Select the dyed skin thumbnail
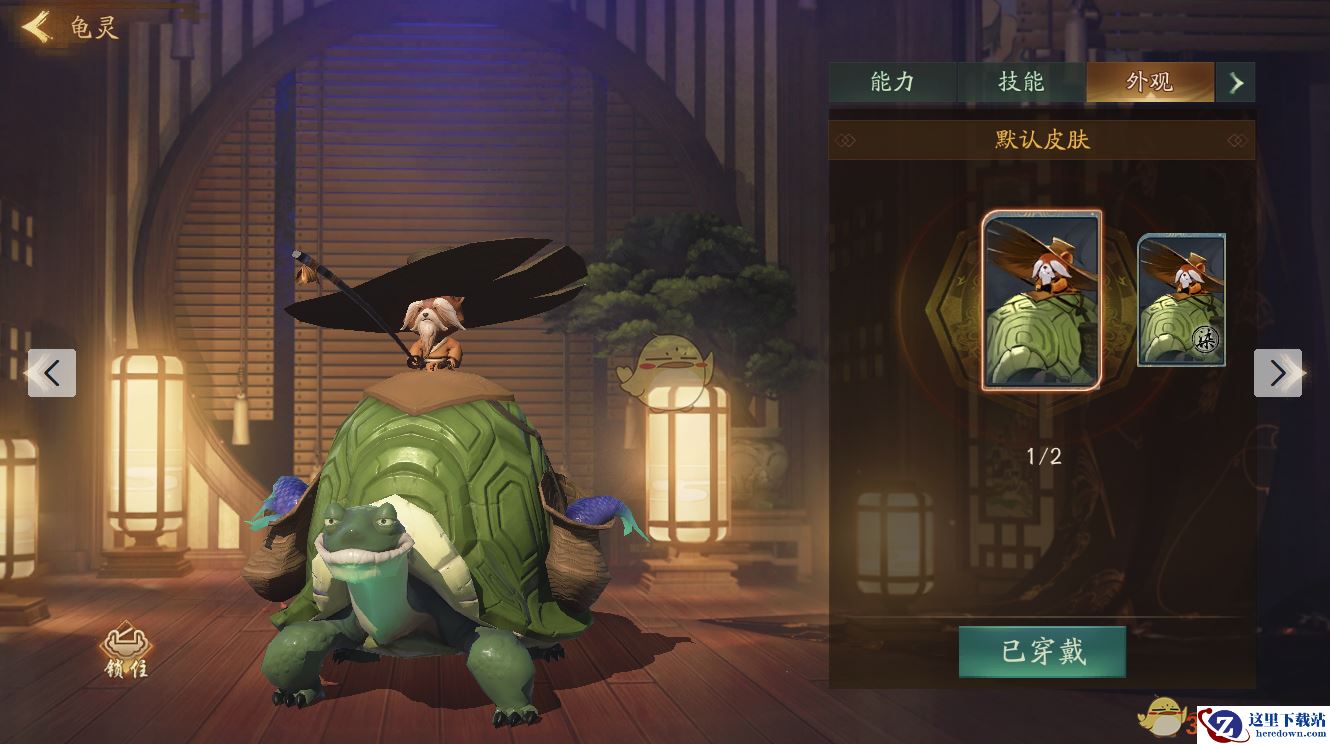The height and width of the screenshot is (744, 1330). coord(1180,300)
